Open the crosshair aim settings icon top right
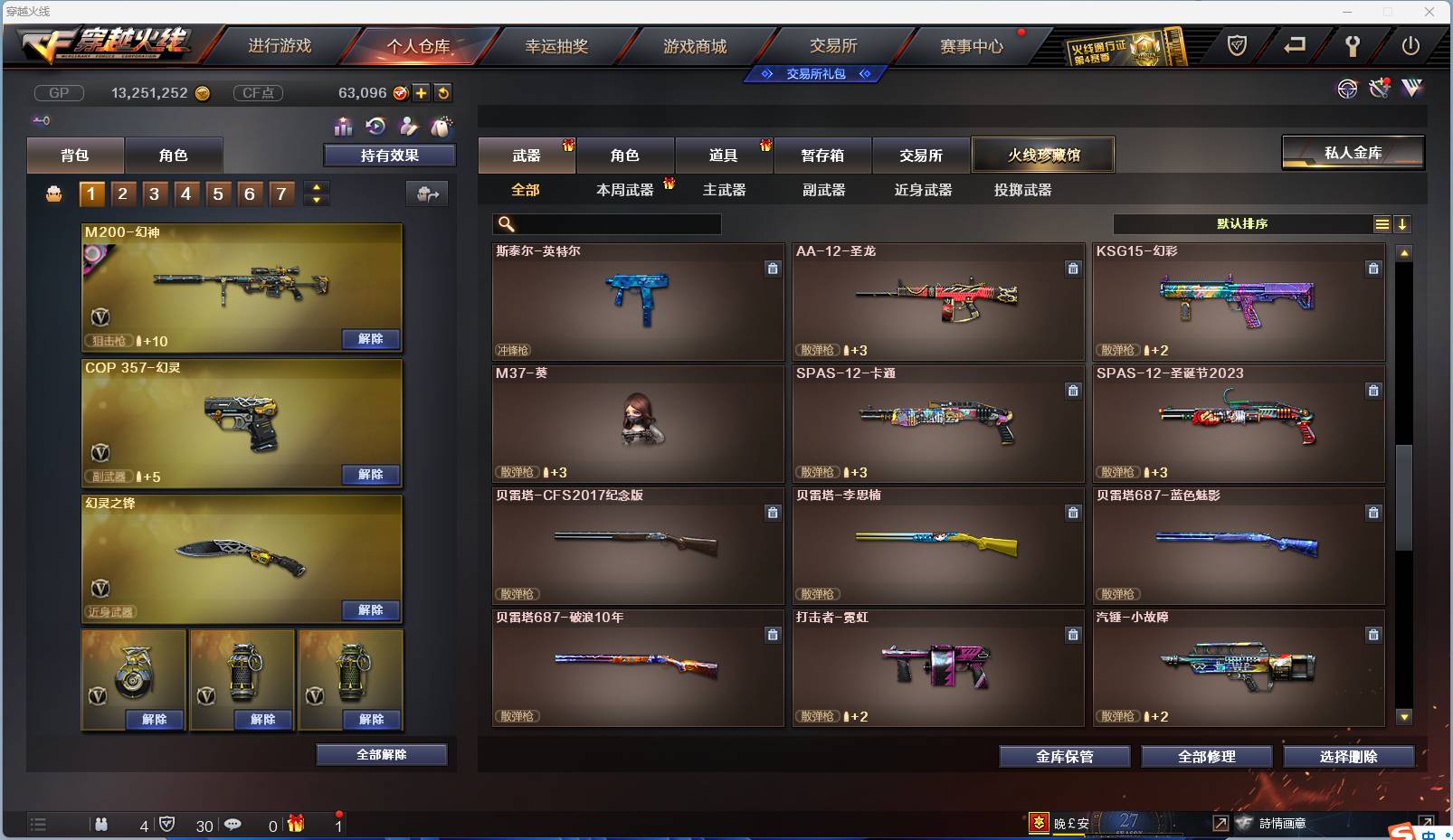 pos(1348,90)
